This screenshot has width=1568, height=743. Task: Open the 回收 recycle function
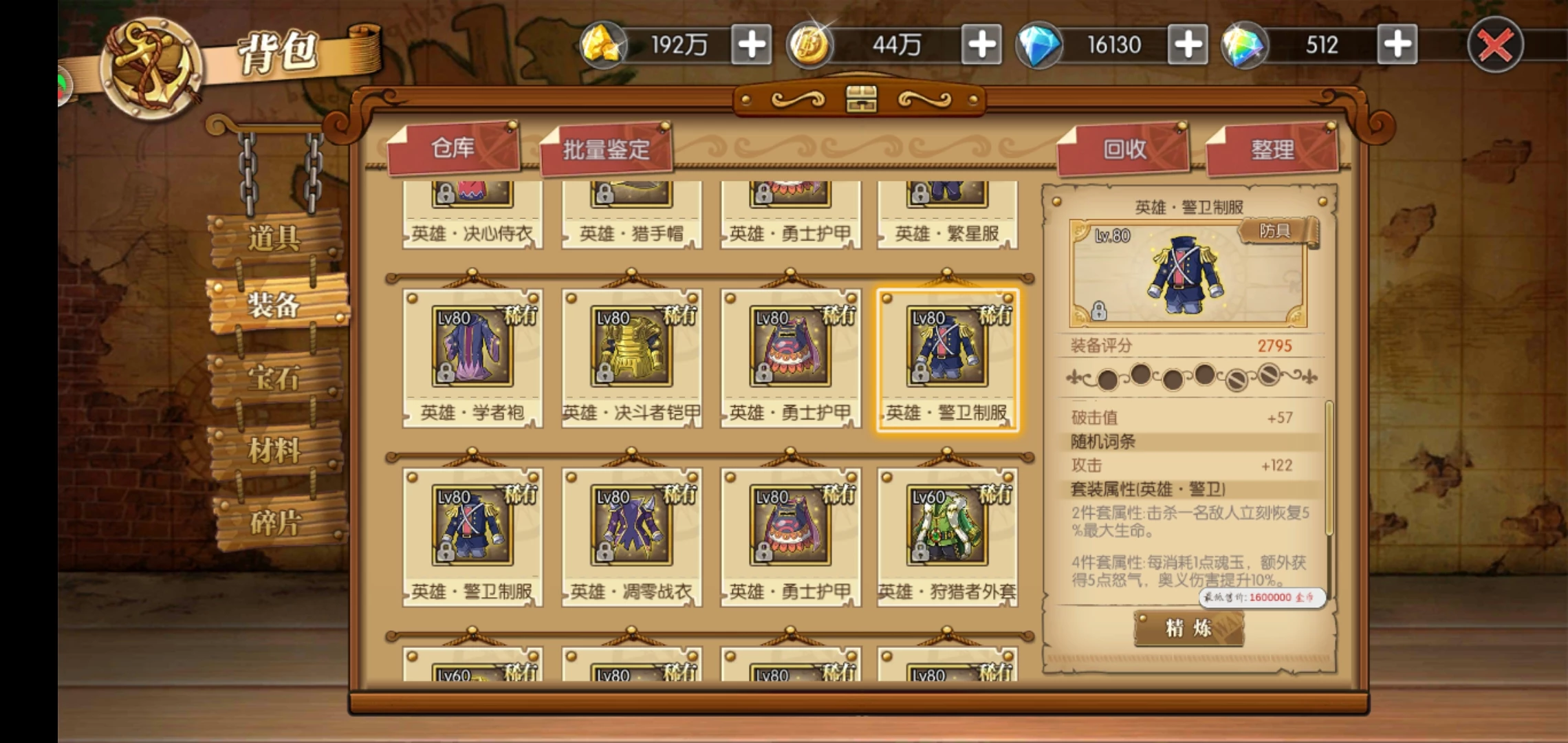[1124, 149]
